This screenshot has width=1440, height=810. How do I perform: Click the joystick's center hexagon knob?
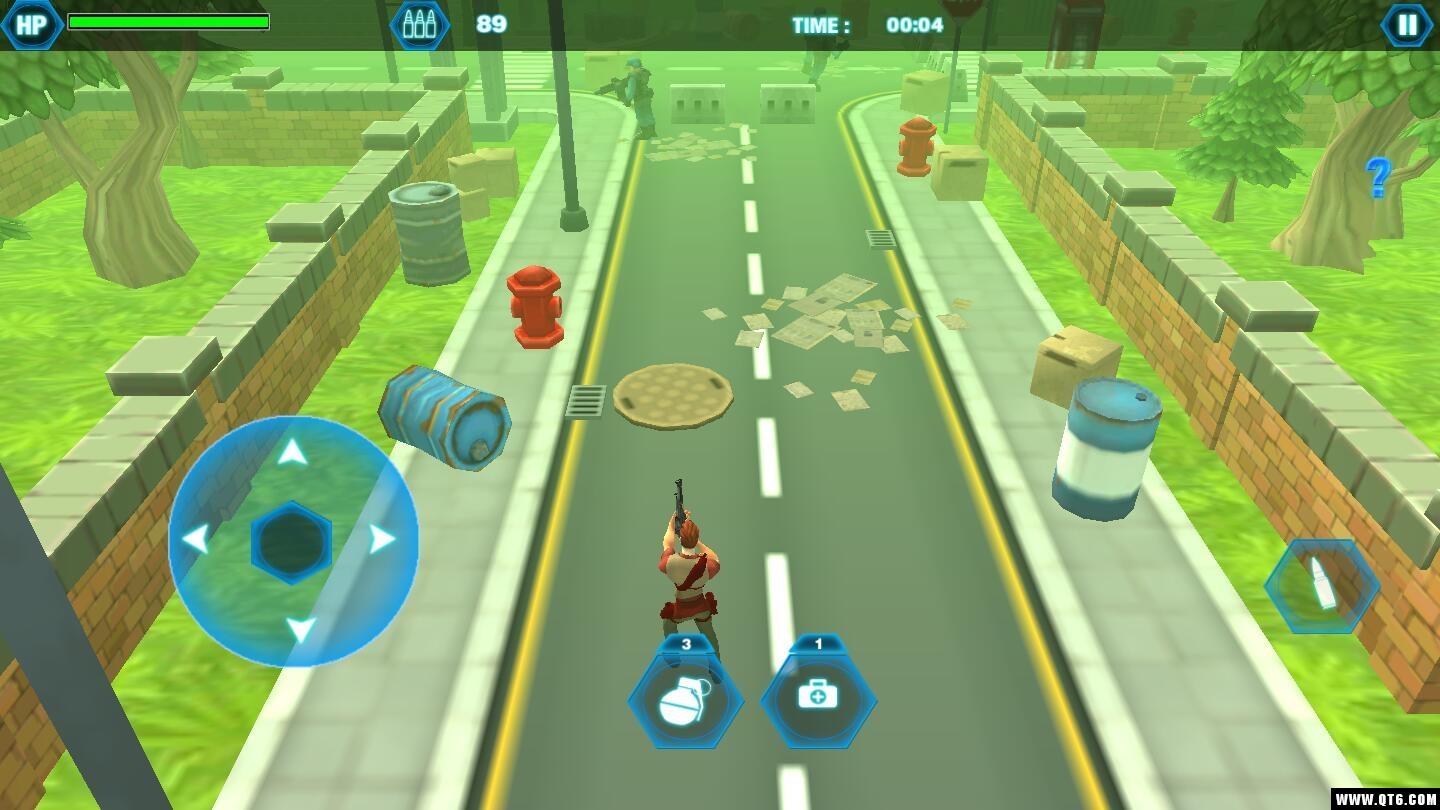[292, 542]
